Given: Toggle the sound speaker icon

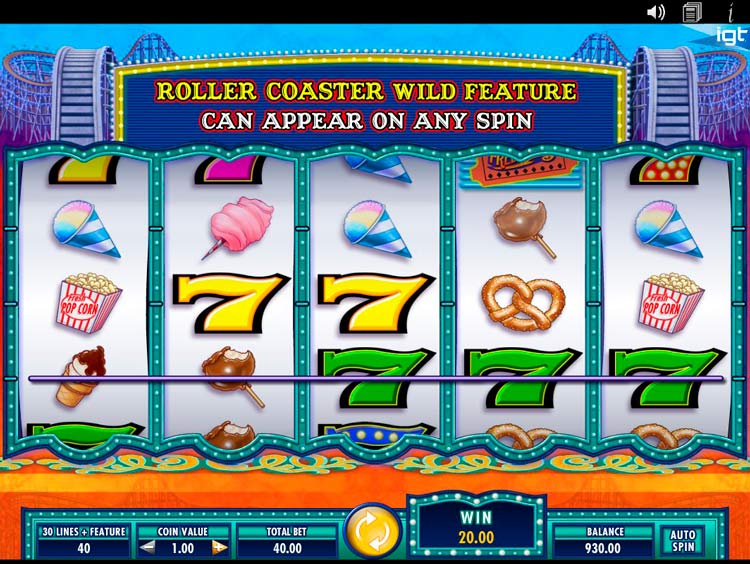Looking at the screenshot, I should point(656,12).
